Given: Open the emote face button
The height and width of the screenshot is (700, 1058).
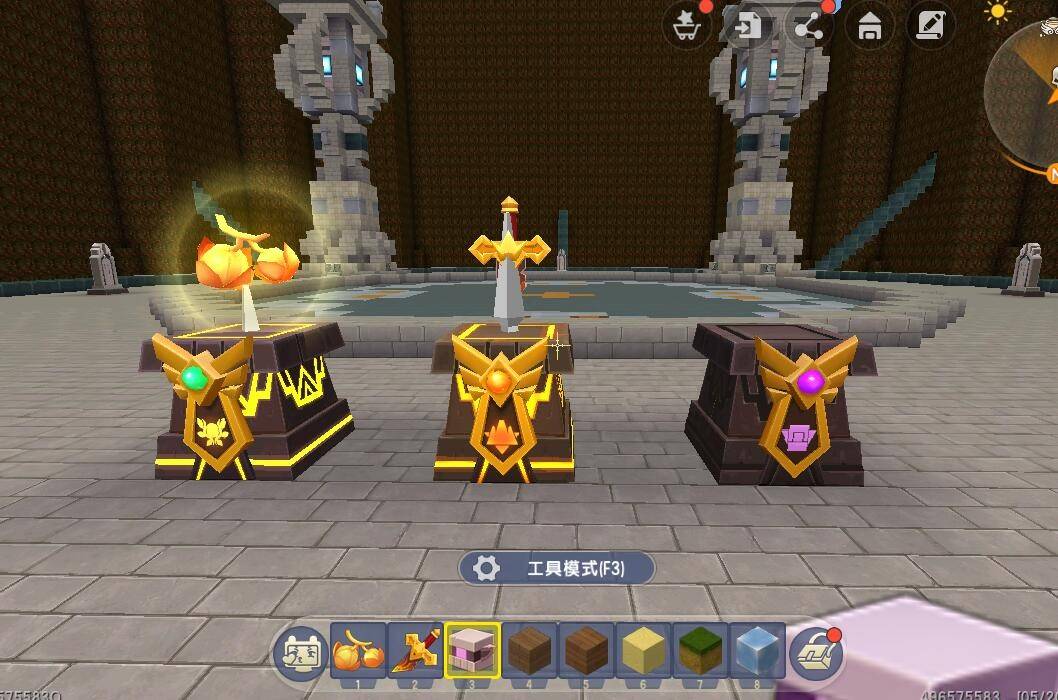Looking at the screenshot, I should pos(301,655).
